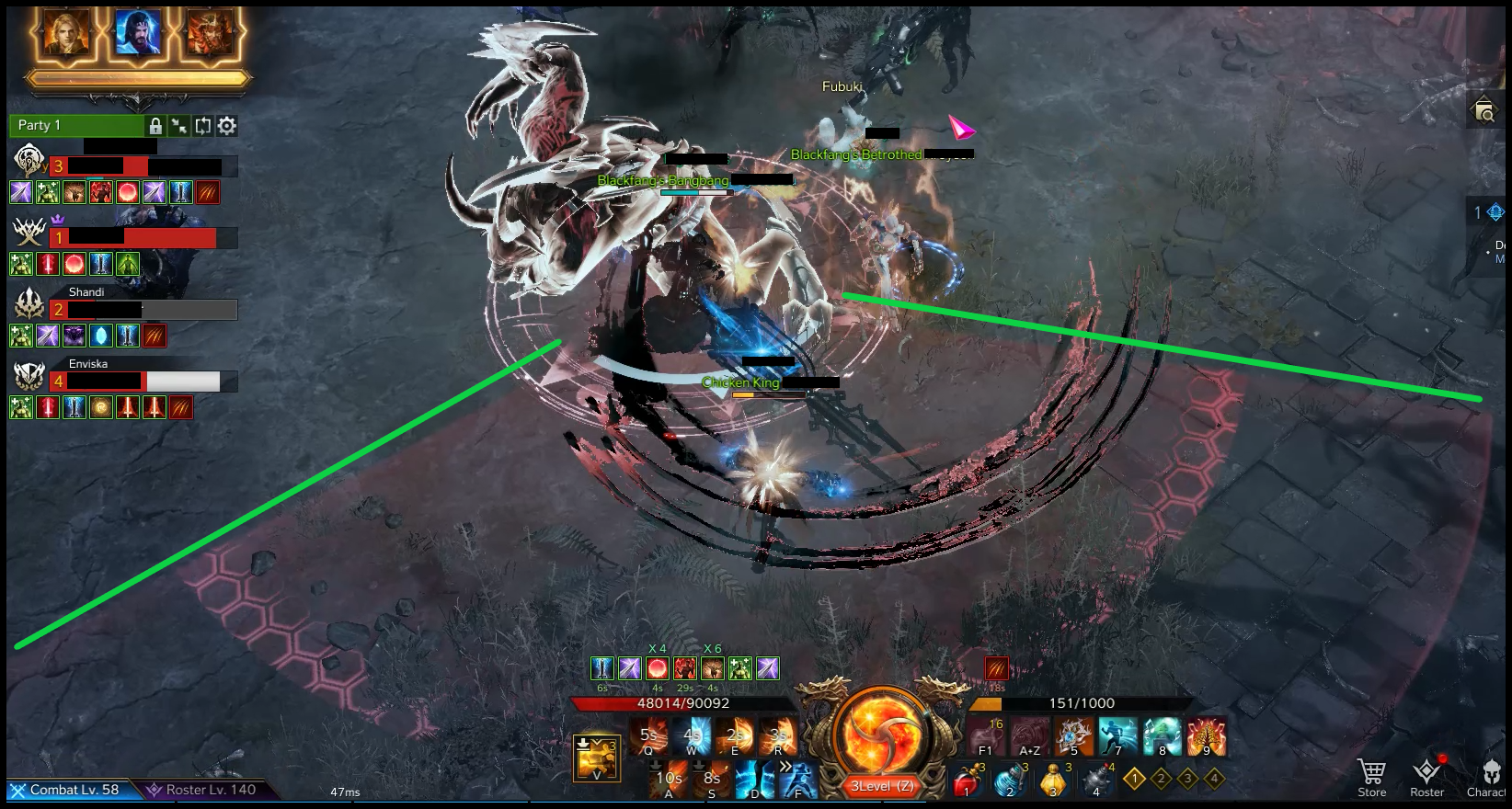Expand the minimap magnifier icon top right
Screen dimensions: 1512x809
click(1484, 109)
